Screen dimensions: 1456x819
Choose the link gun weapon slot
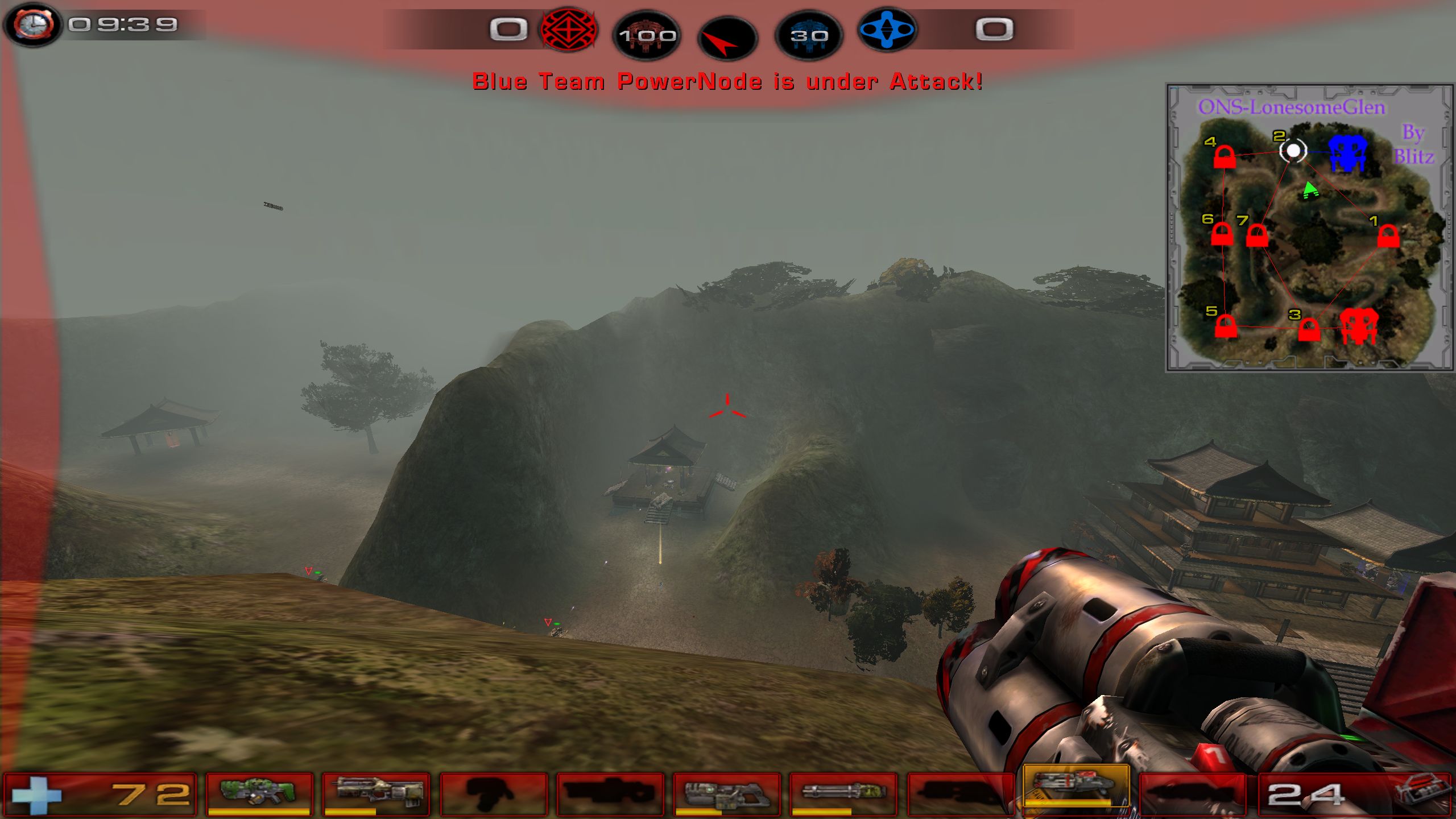[x=726, y=793]
